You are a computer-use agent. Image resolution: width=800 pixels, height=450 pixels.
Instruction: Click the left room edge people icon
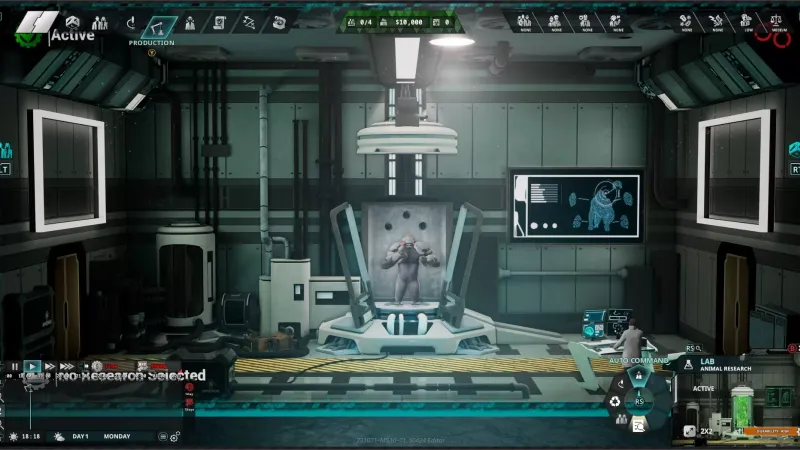point(5,150)
